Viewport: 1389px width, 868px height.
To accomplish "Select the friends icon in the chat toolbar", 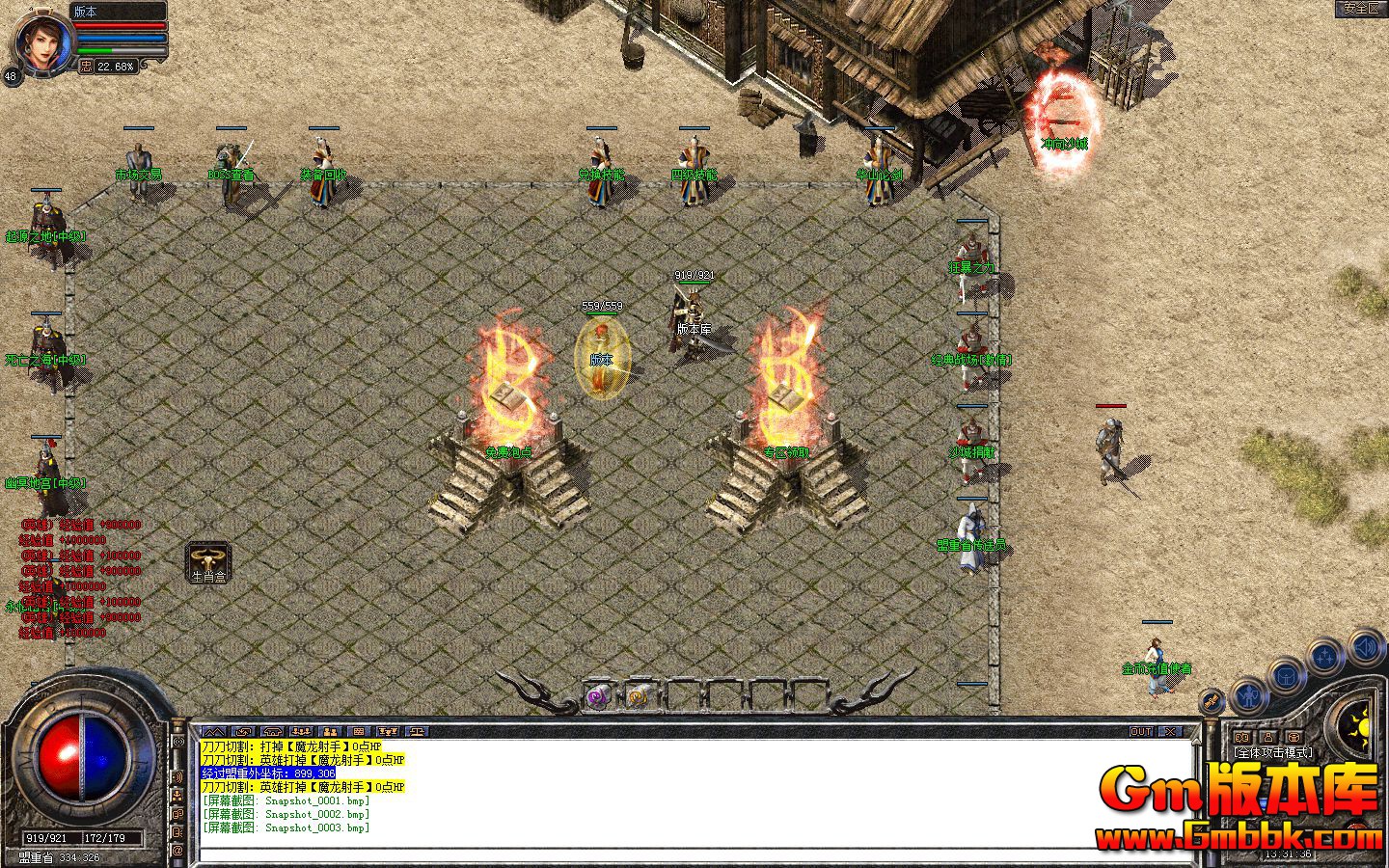I will [332, 731].
